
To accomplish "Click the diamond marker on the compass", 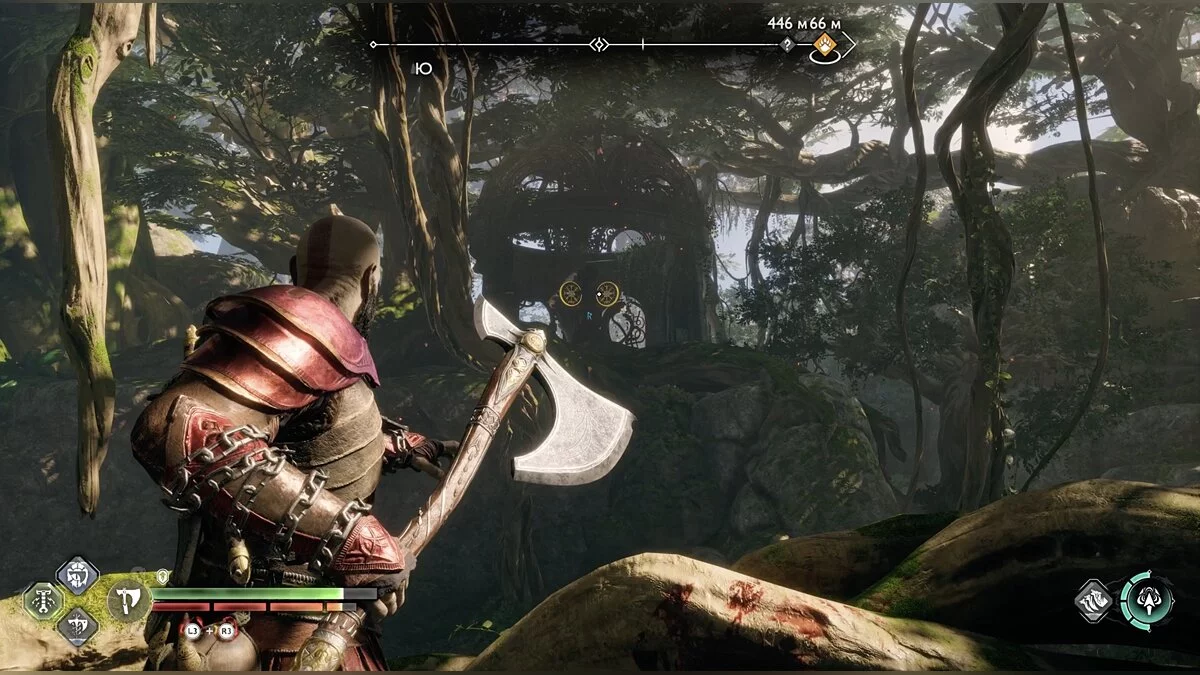I will 598,45.
